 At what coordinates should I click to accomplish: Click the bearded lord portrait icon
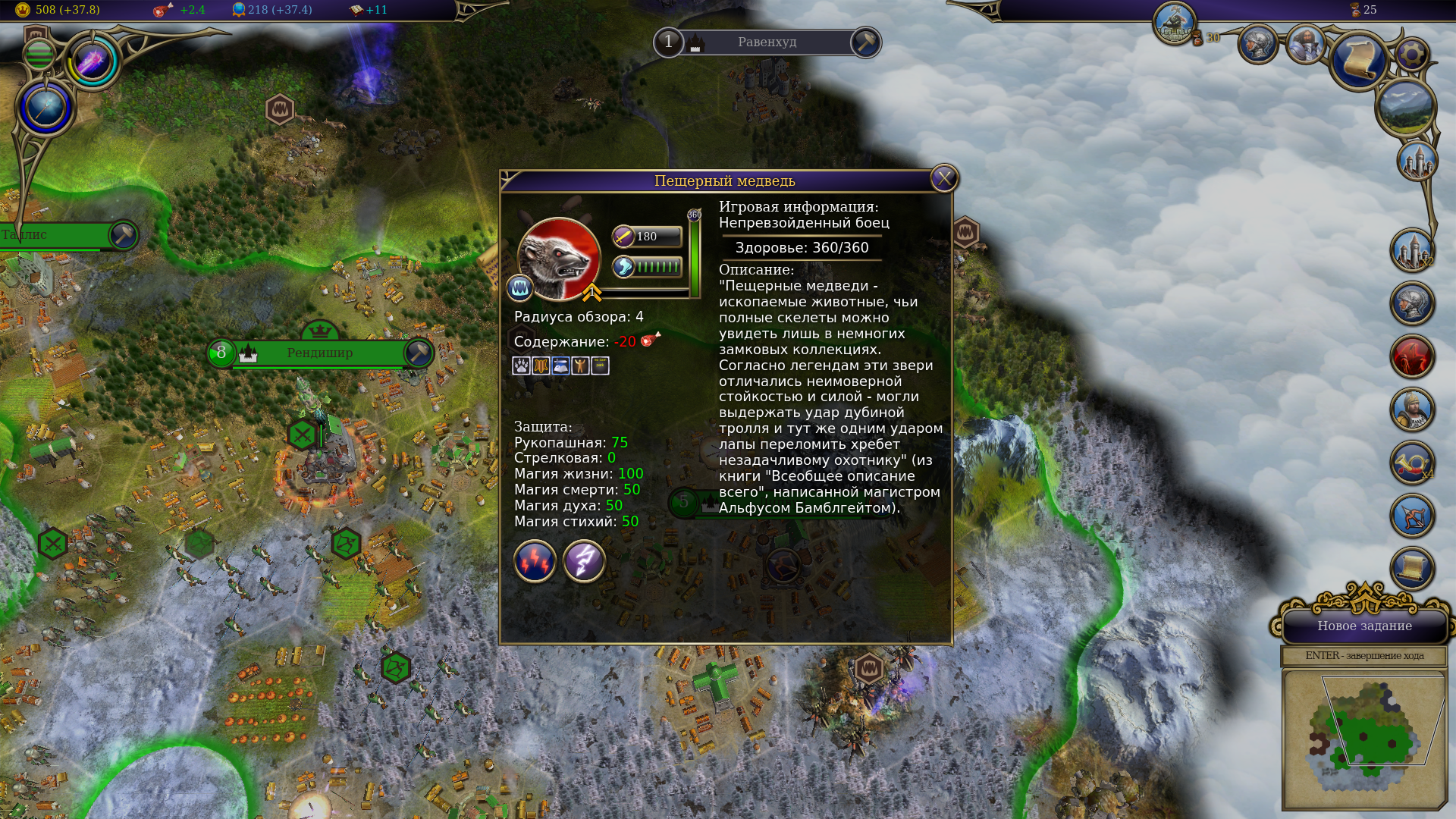click(1306, 43)
